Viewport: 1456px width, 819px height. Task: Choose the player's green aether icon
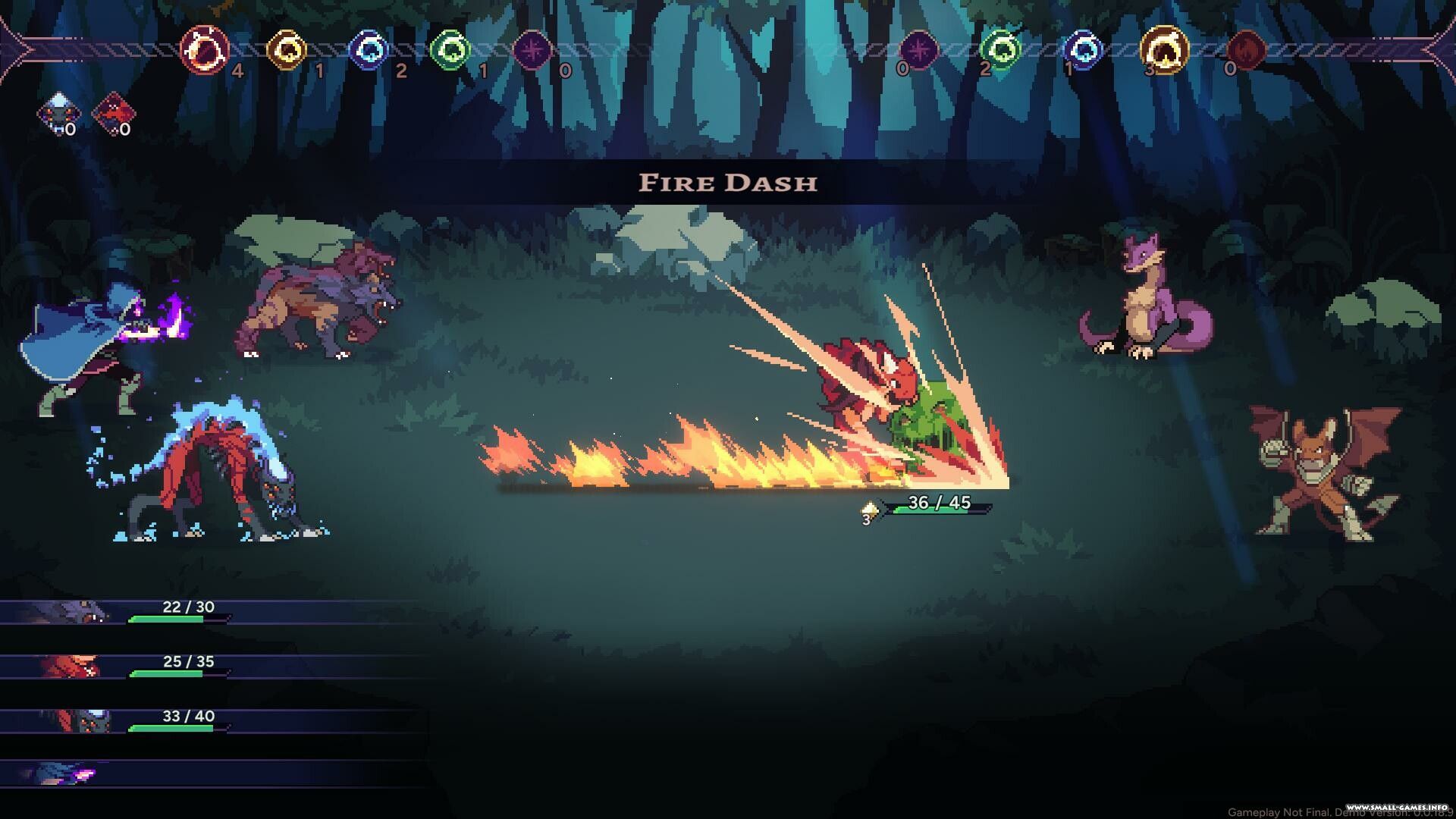click(450, 51)
